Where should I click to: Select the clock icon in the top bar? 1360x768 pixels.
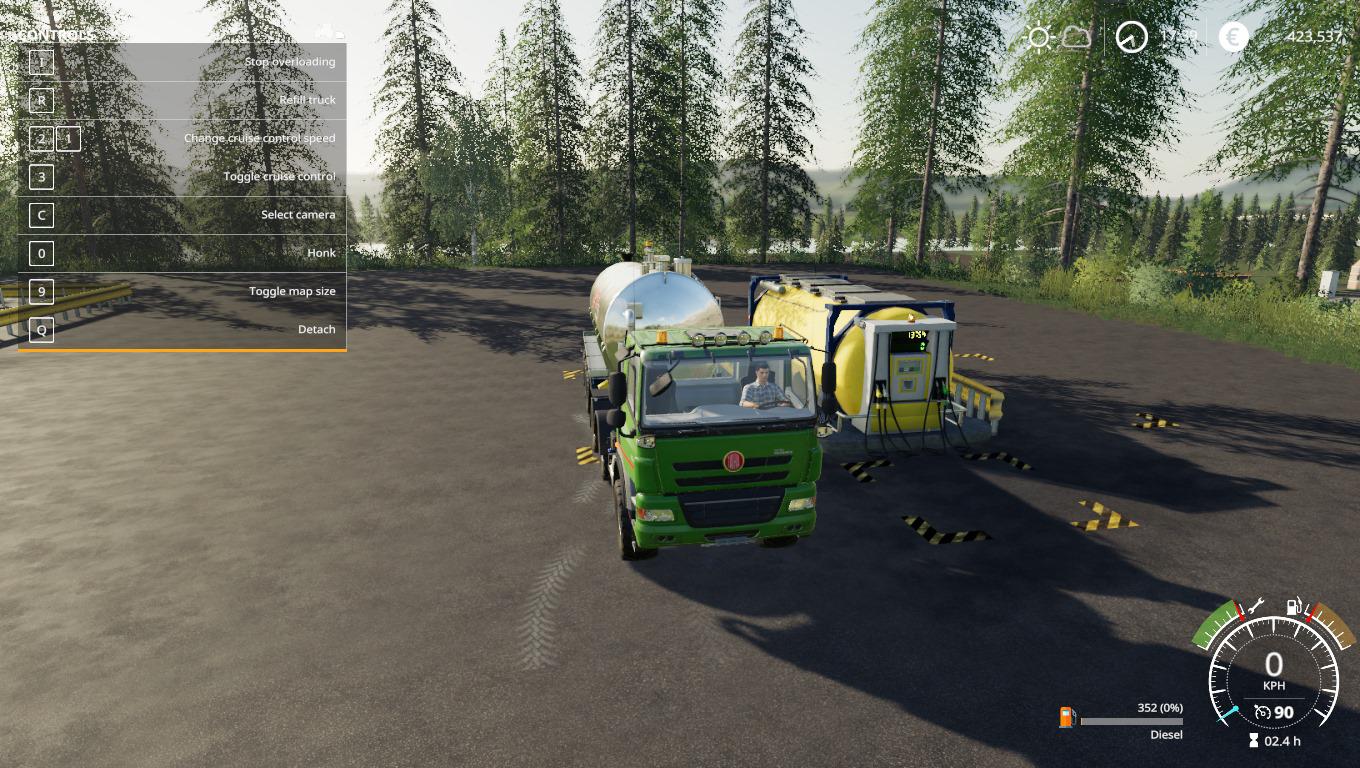point(1132,37)
